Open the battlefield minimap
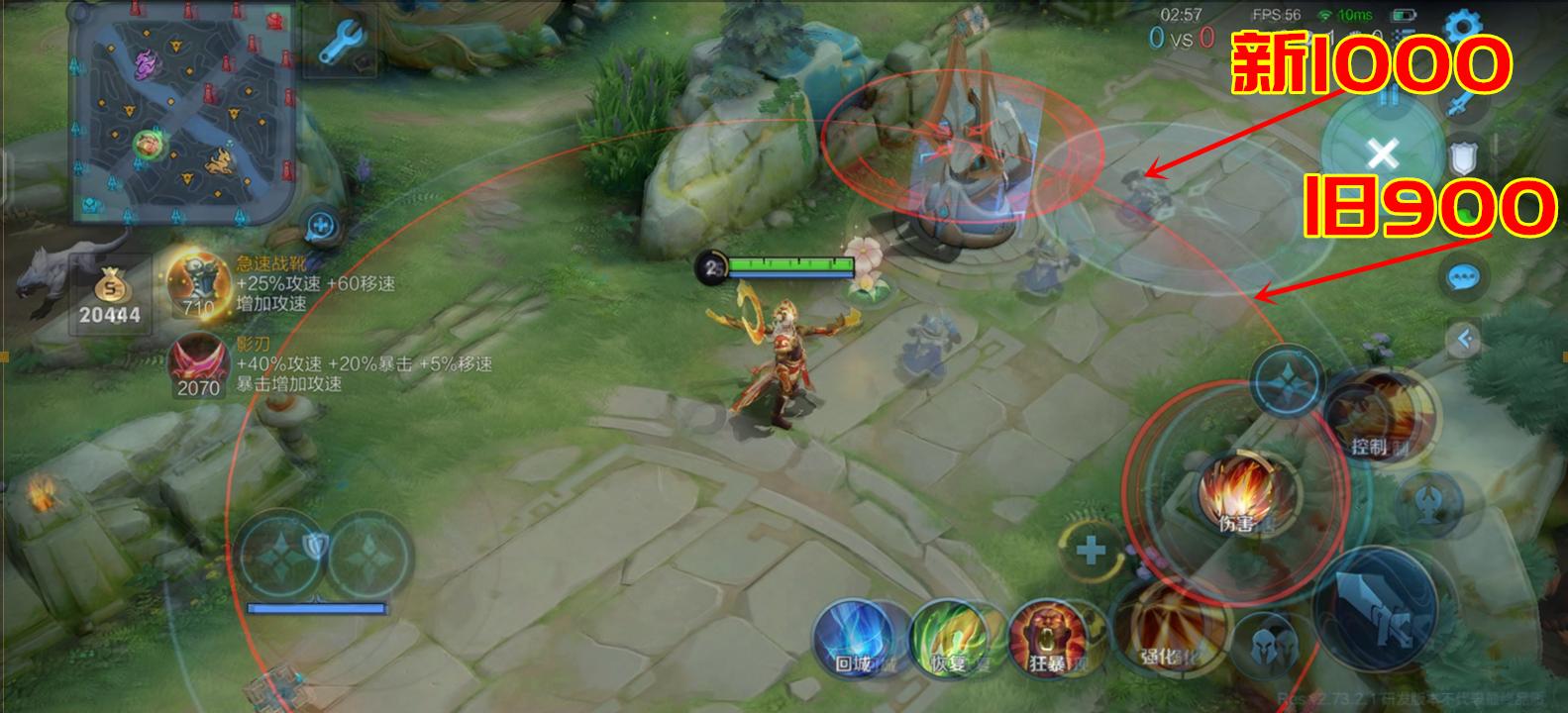Screen dimensions: 1568x713 [x=183, y=119]
